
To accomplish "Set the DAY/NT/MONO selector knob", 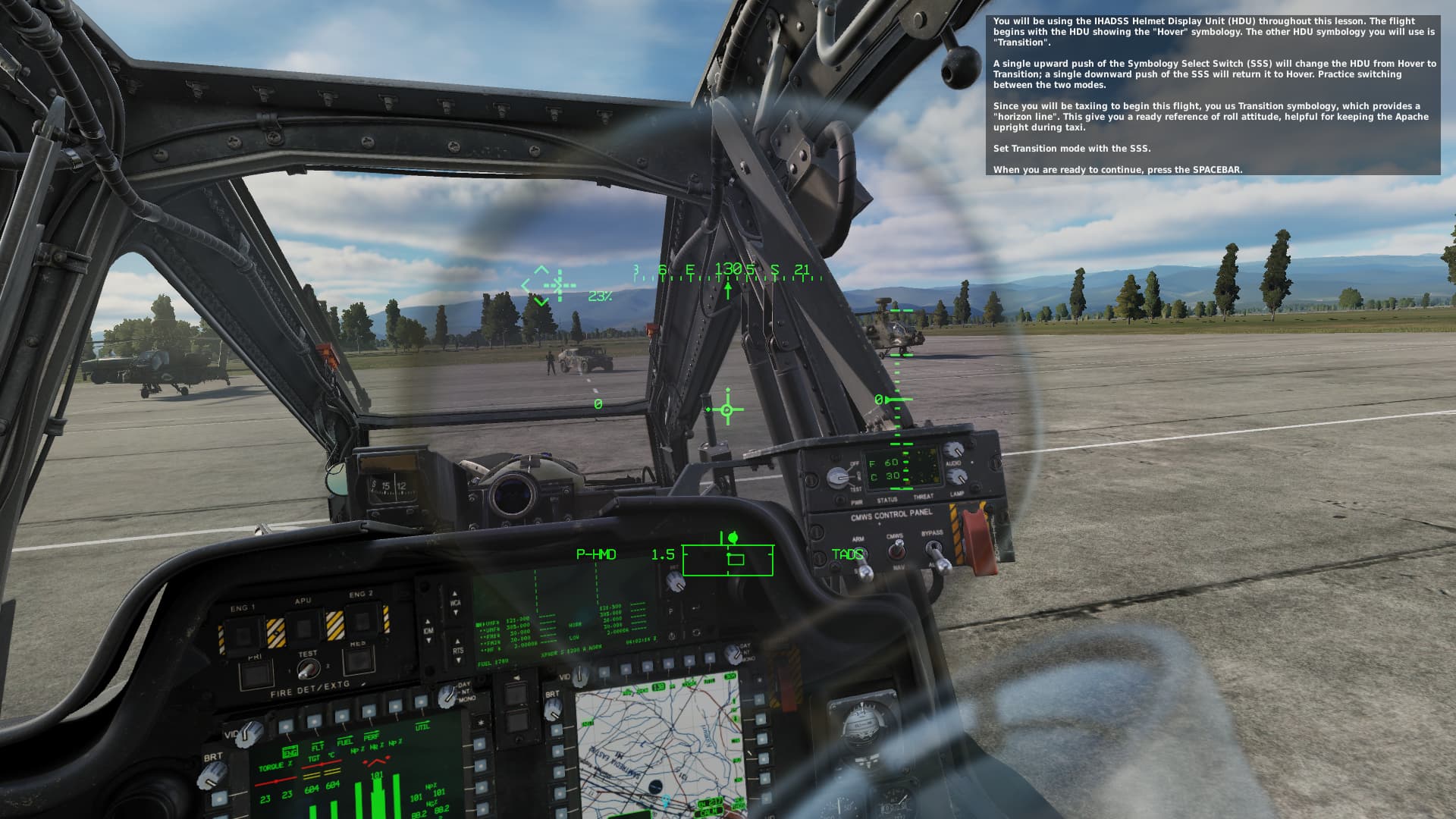I will [446, 696].
